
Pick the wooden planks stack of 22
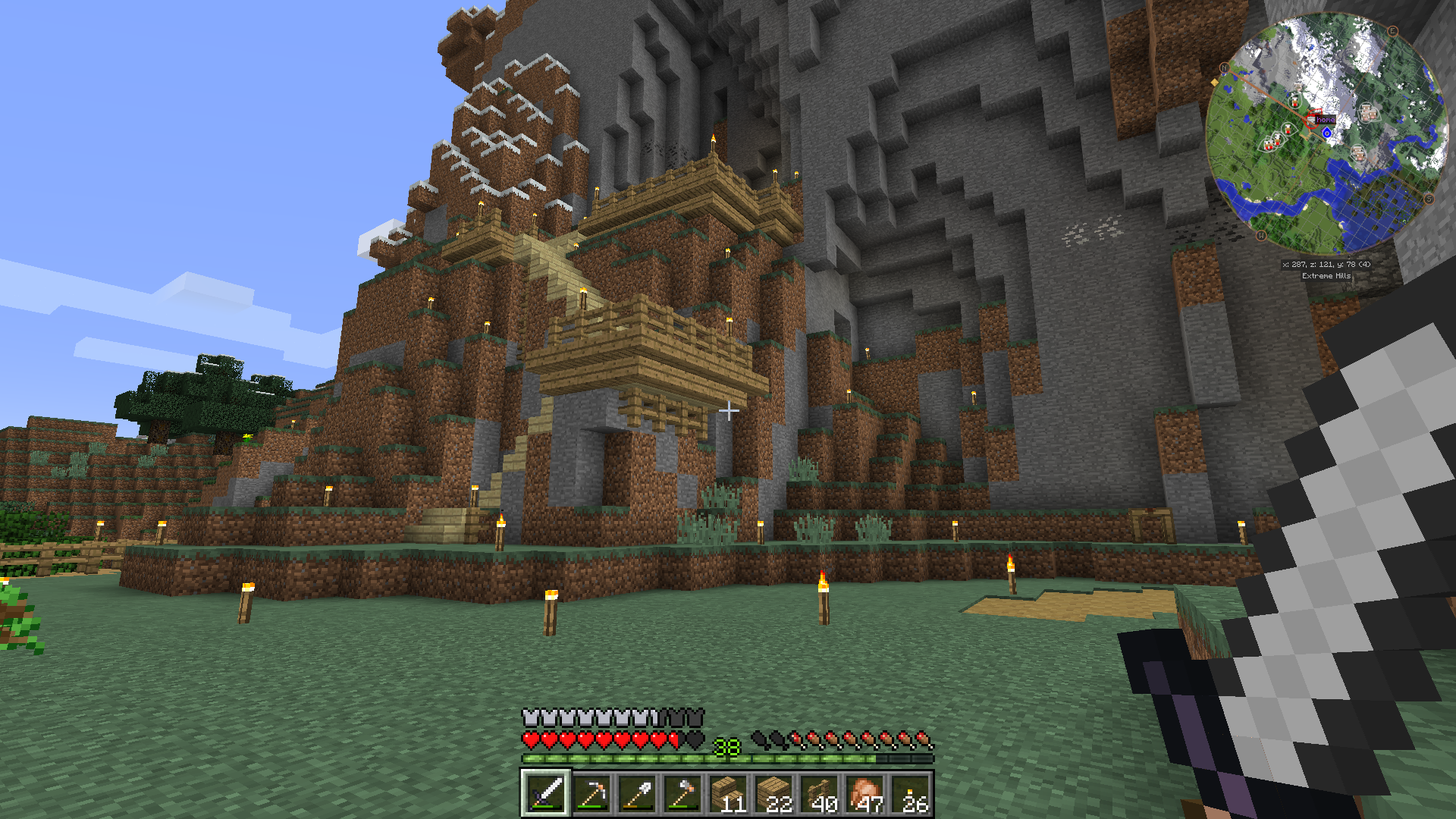pyautogui.click(x=773, y=794)
